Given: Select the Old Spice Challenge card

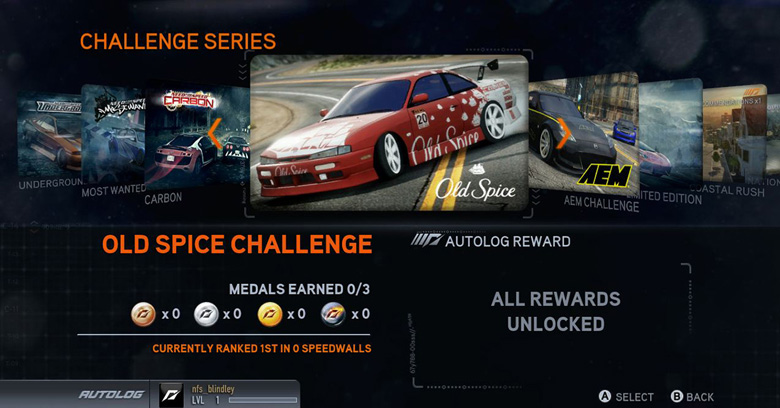Looking at the screenshot, I should [388, 132].
